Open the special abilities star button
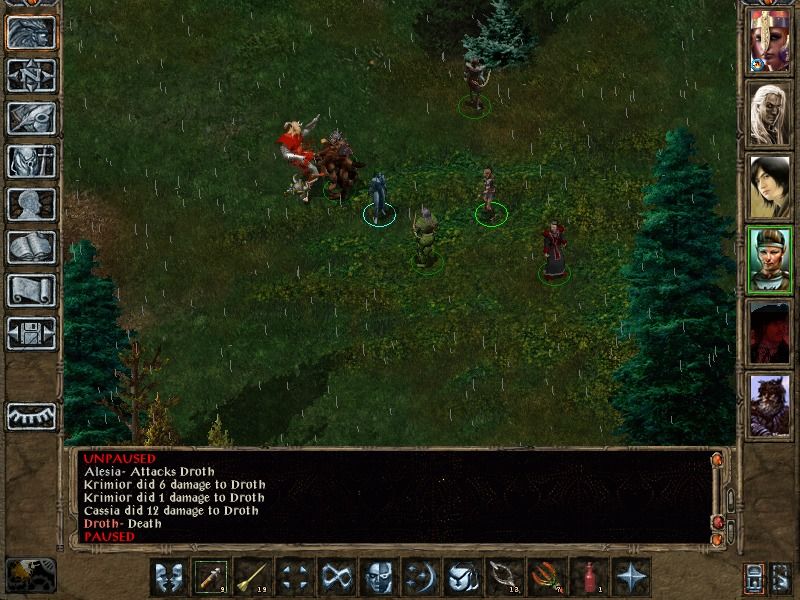 coord(631,577)
